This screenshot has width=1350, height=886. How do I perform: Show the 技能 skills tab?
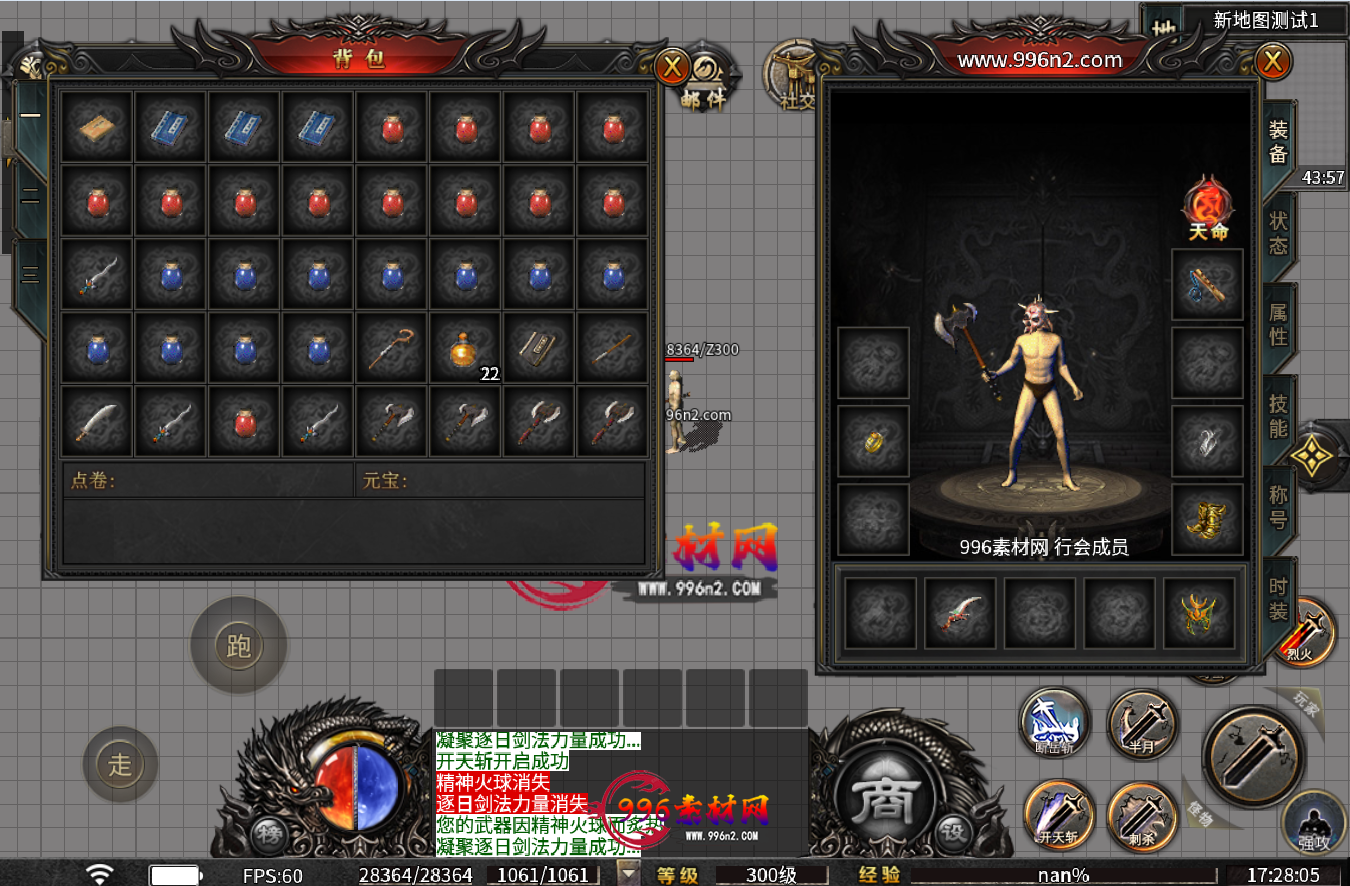[x=1278, y=415]
